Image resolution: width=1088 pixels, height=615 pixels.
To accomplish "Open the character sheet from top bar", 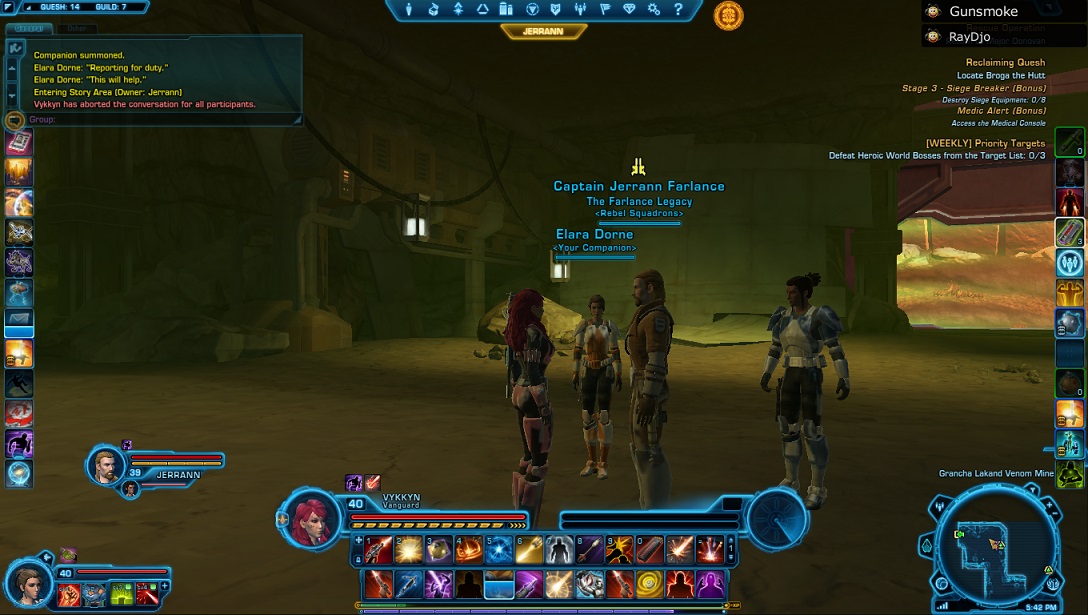I will [409, 10].
